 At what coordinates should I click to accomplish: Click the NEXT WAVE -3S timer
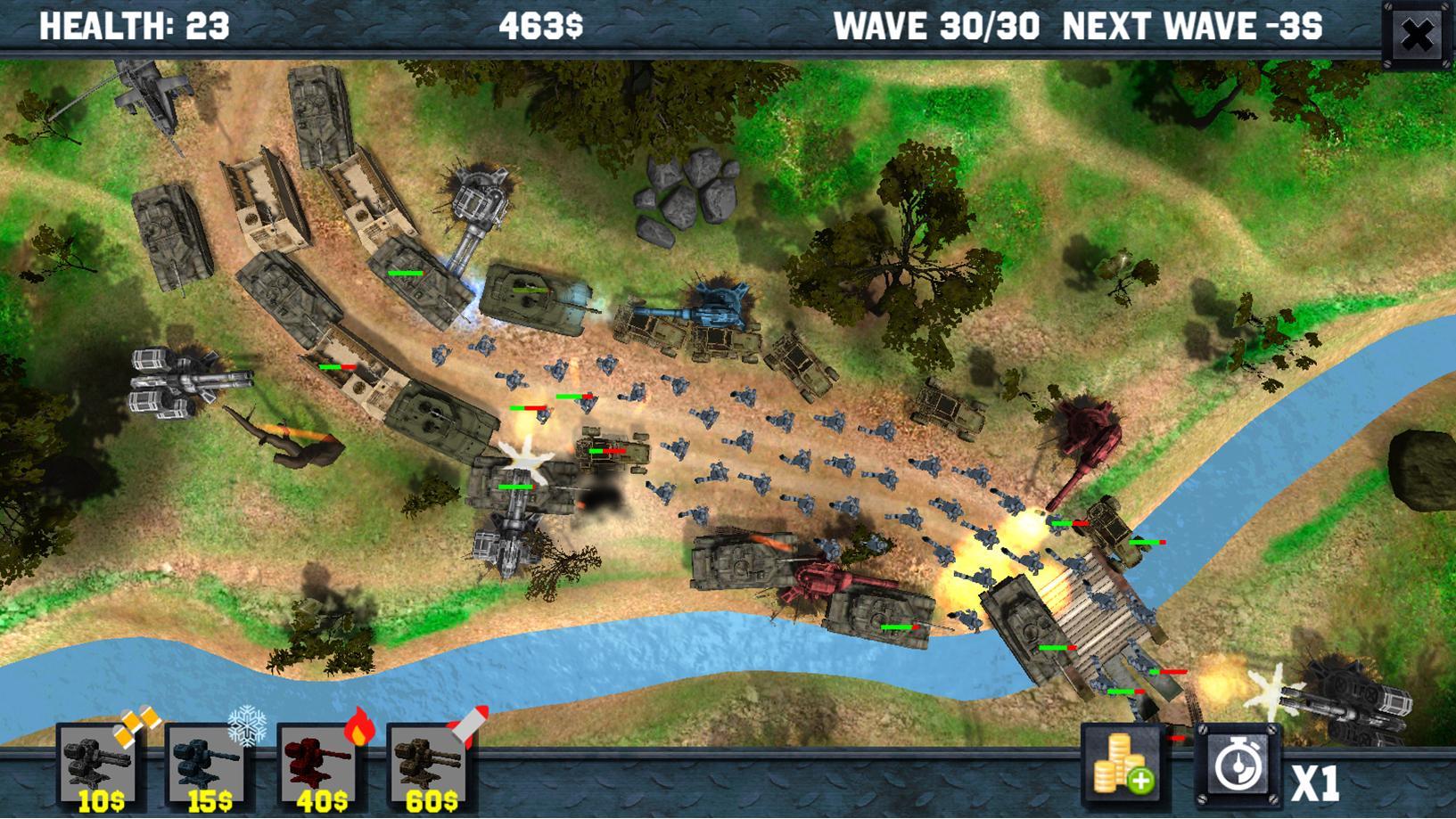[x=1192, y=25]
